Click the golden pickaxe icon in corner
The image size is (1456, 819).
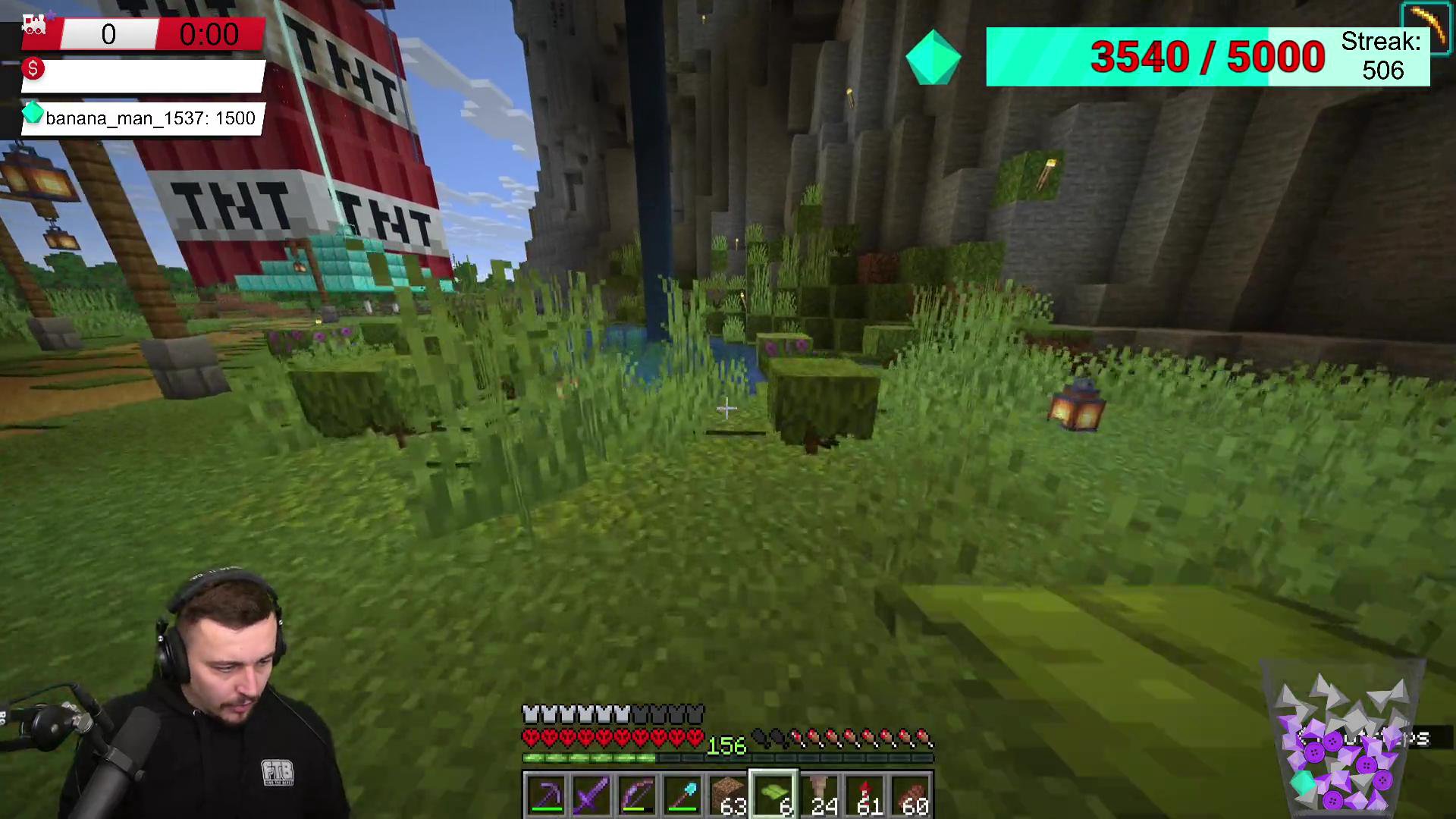point(1426,27)
